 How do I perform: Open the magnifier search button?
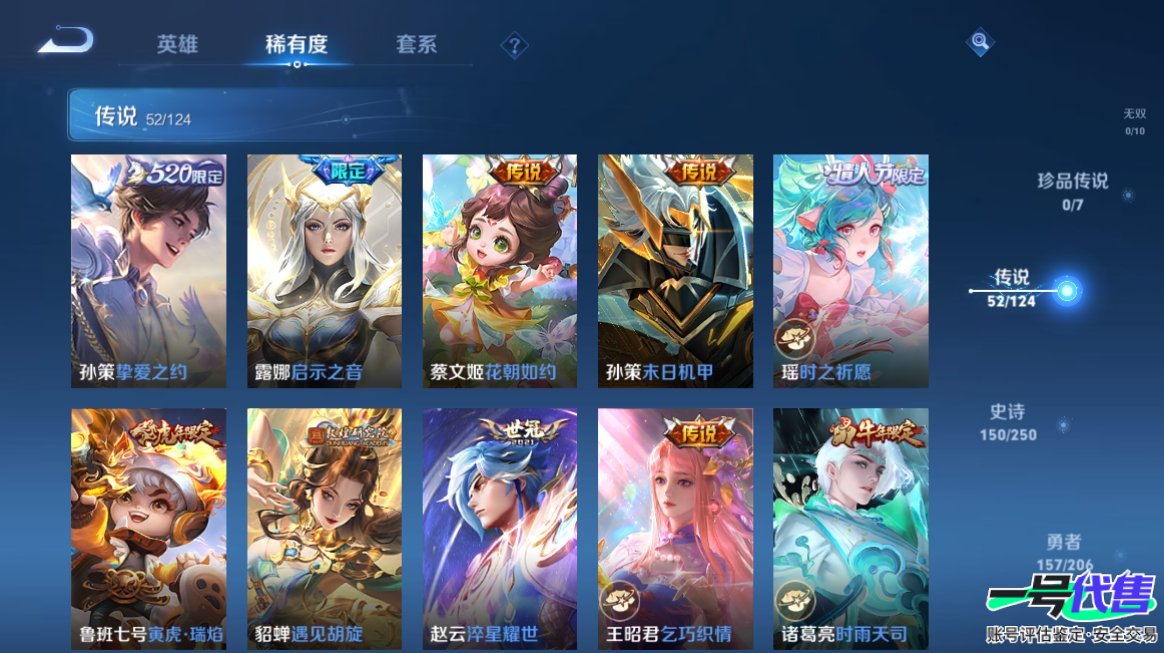[980, 43]
